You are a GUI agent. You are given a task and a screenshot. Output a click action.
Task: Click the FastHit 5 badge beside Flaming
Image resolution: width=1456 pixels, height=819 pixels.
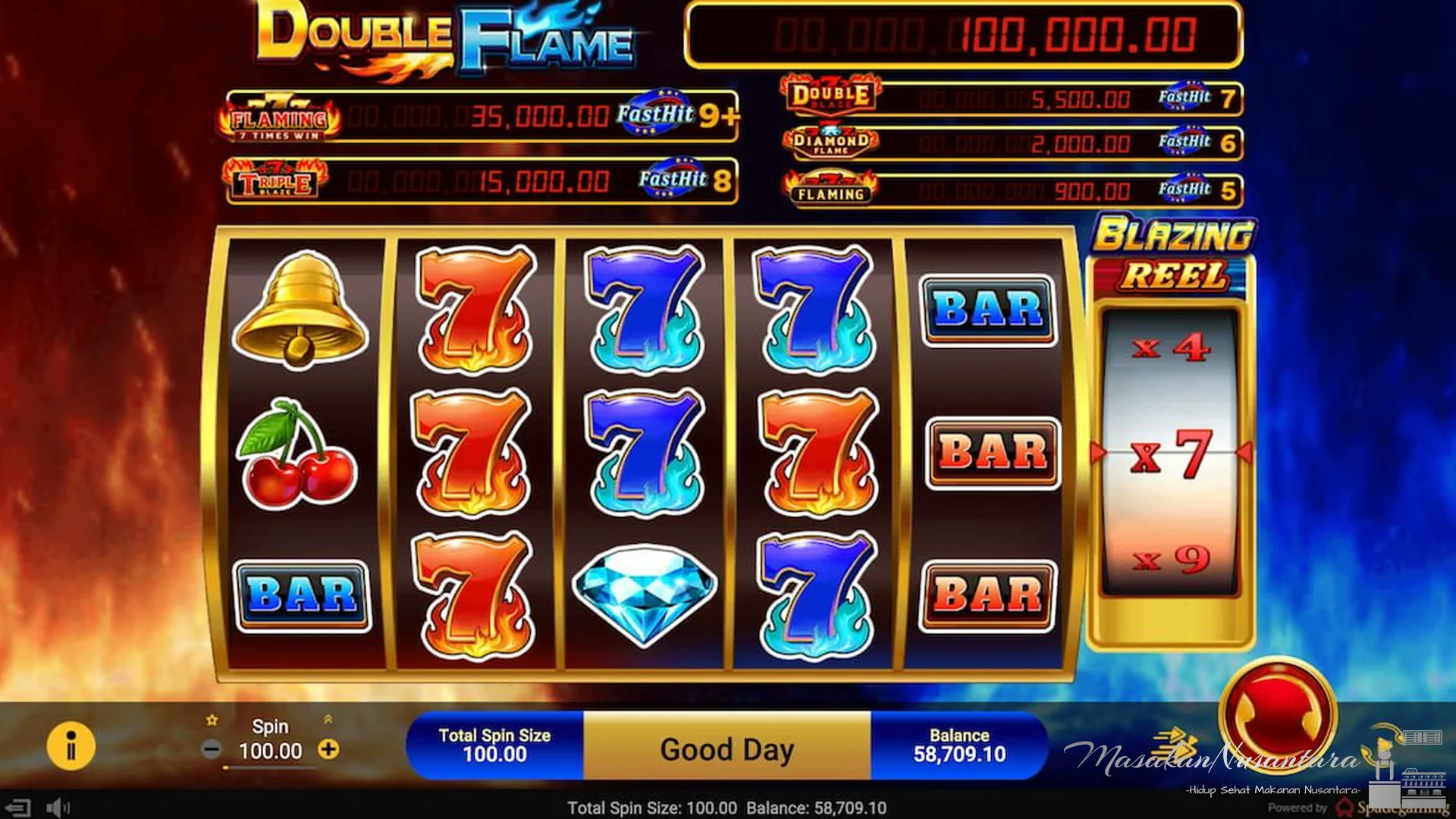pos(1196,188)
